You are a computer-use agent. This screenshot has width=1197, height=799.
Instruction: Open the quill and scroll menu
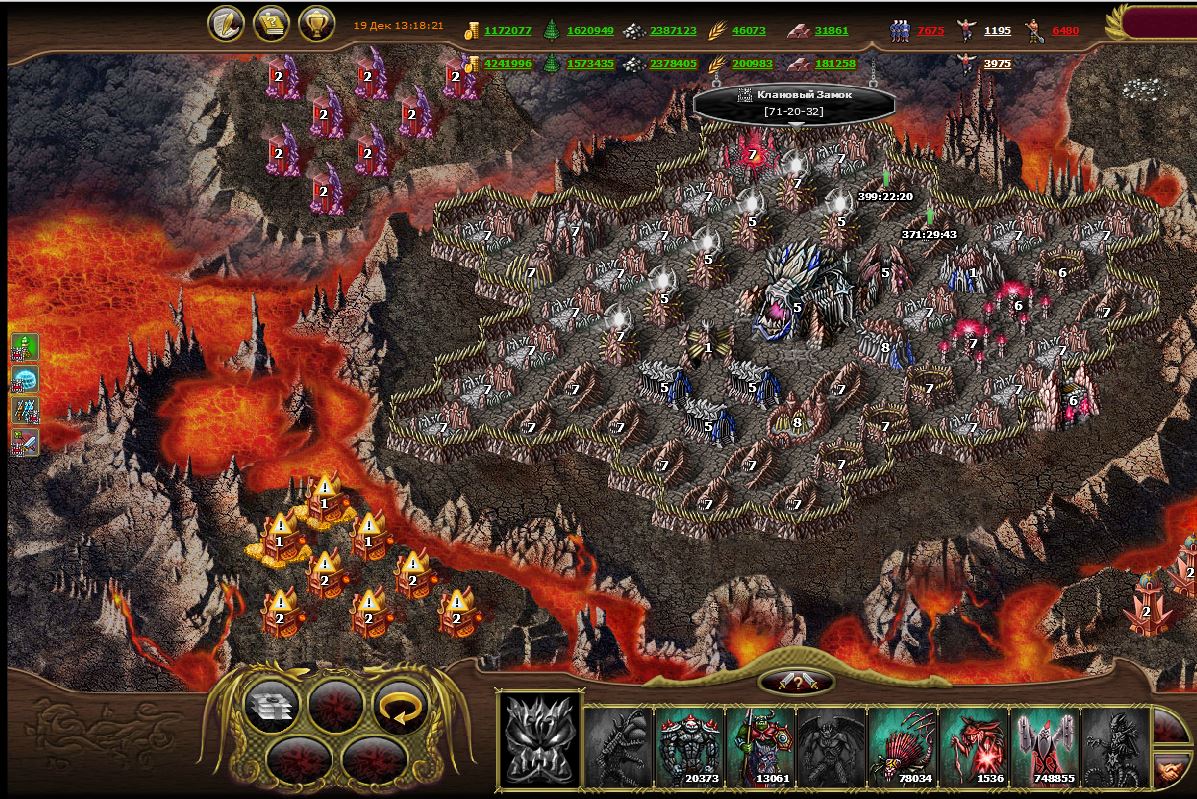tap(226, 24)
